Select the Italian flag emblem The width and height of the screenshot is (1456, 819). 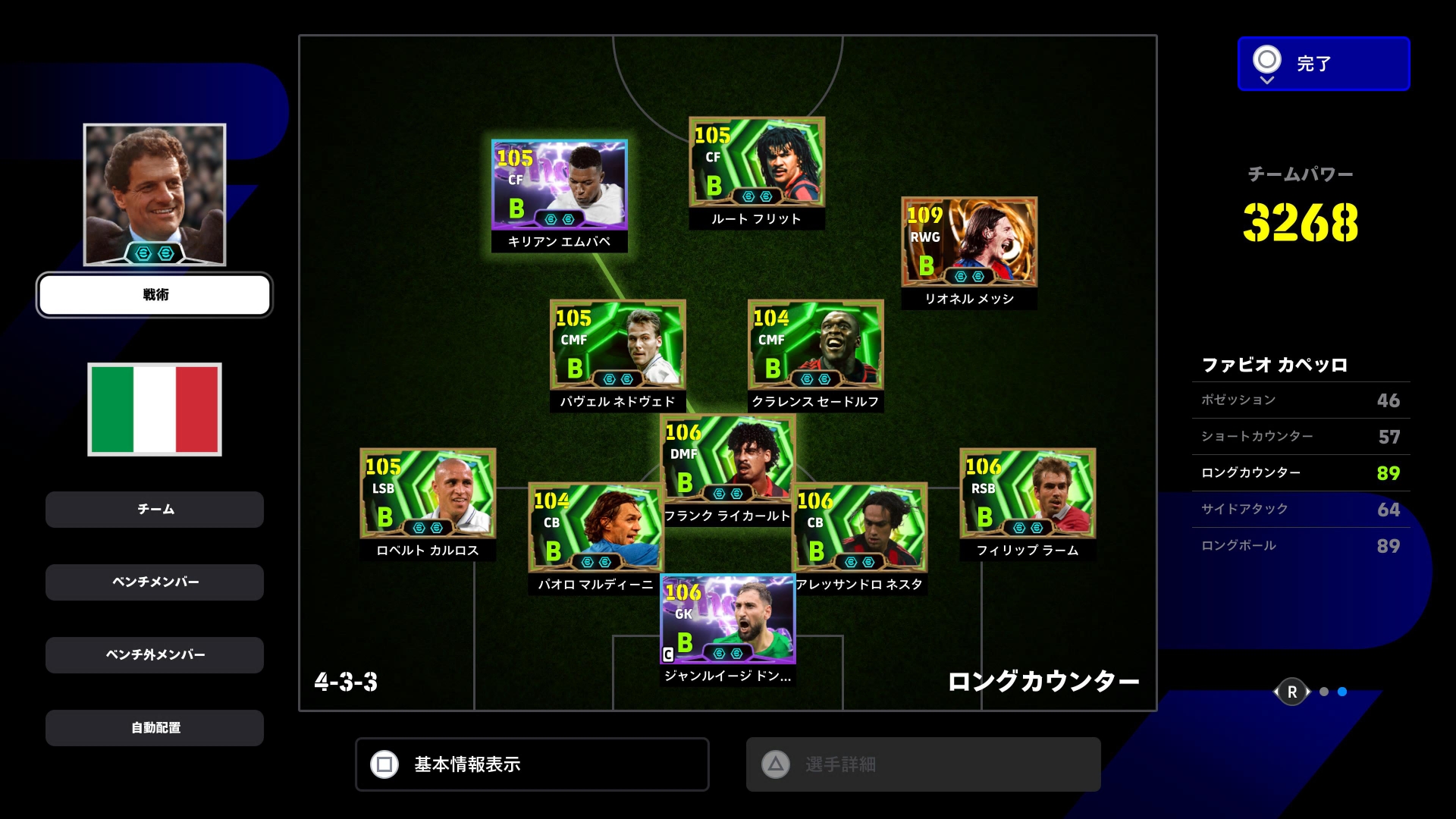pyautogui.click(x=155, y=409)
